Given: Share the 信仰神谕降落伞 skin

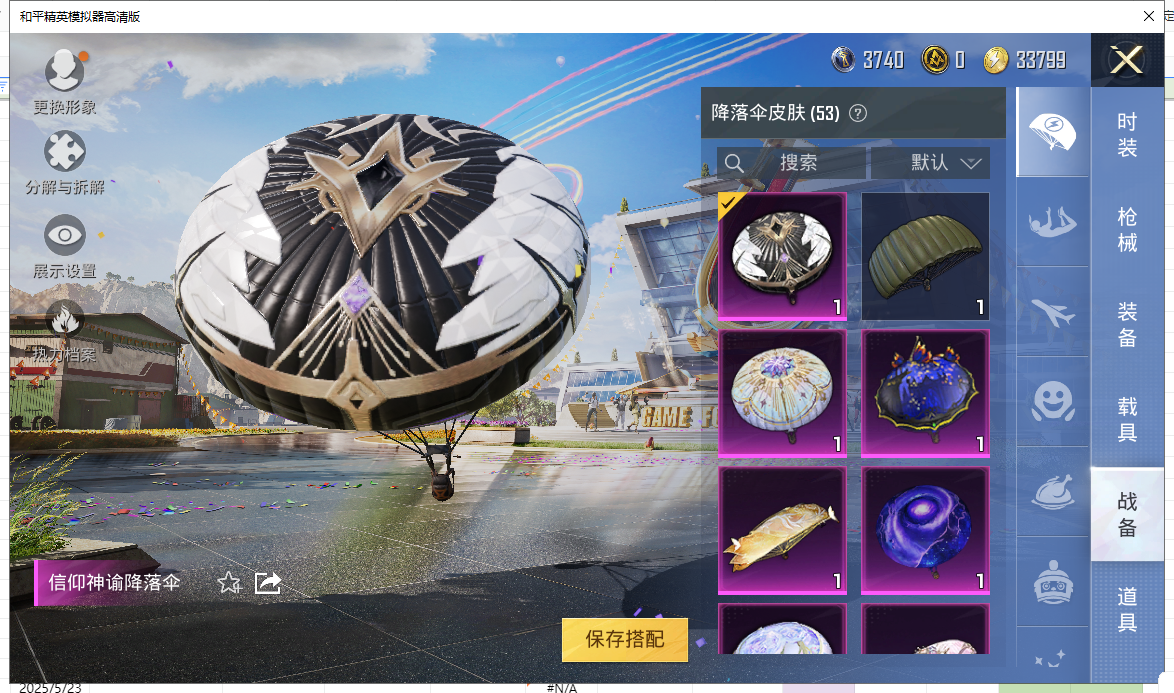Looking at the screenshot, I should click(x=267, y=582).
